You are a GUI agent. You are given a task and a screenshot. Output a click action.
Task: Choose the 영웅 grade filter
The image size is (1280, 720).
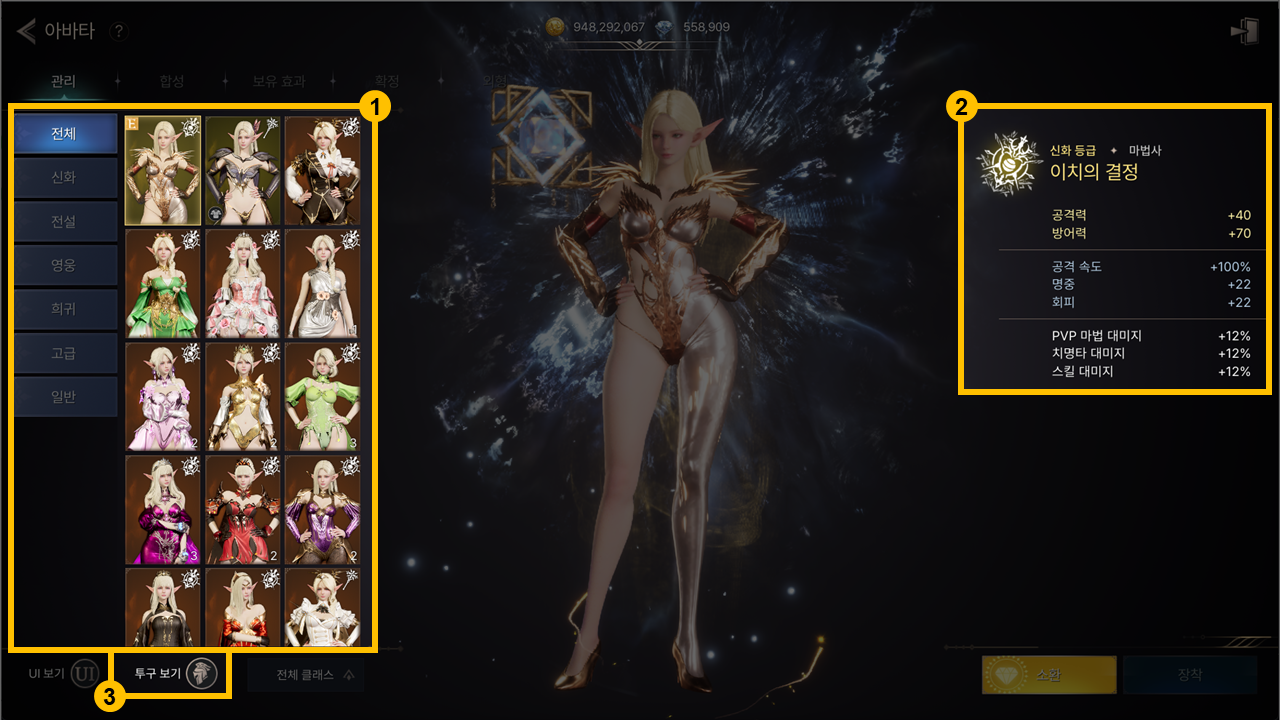65,265
